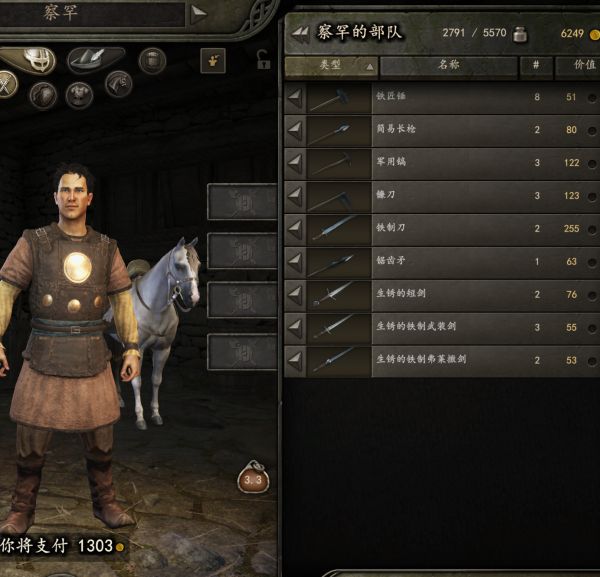
Task: Pick the 铁制刀 item row
Action: (x=440, y=229)
